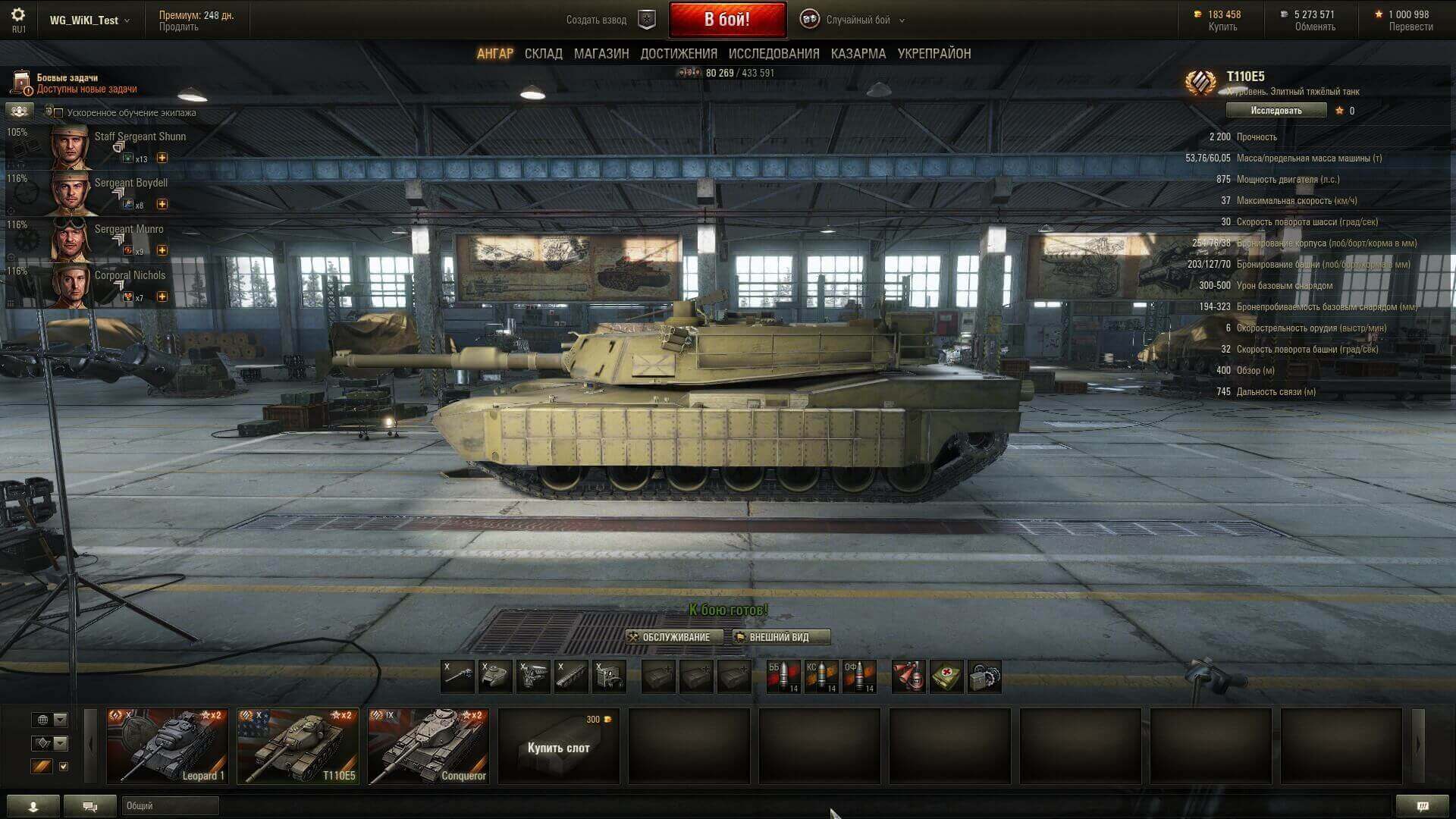
Task: Open the Боевые задачи missions panel
Action: pos(76,83)
